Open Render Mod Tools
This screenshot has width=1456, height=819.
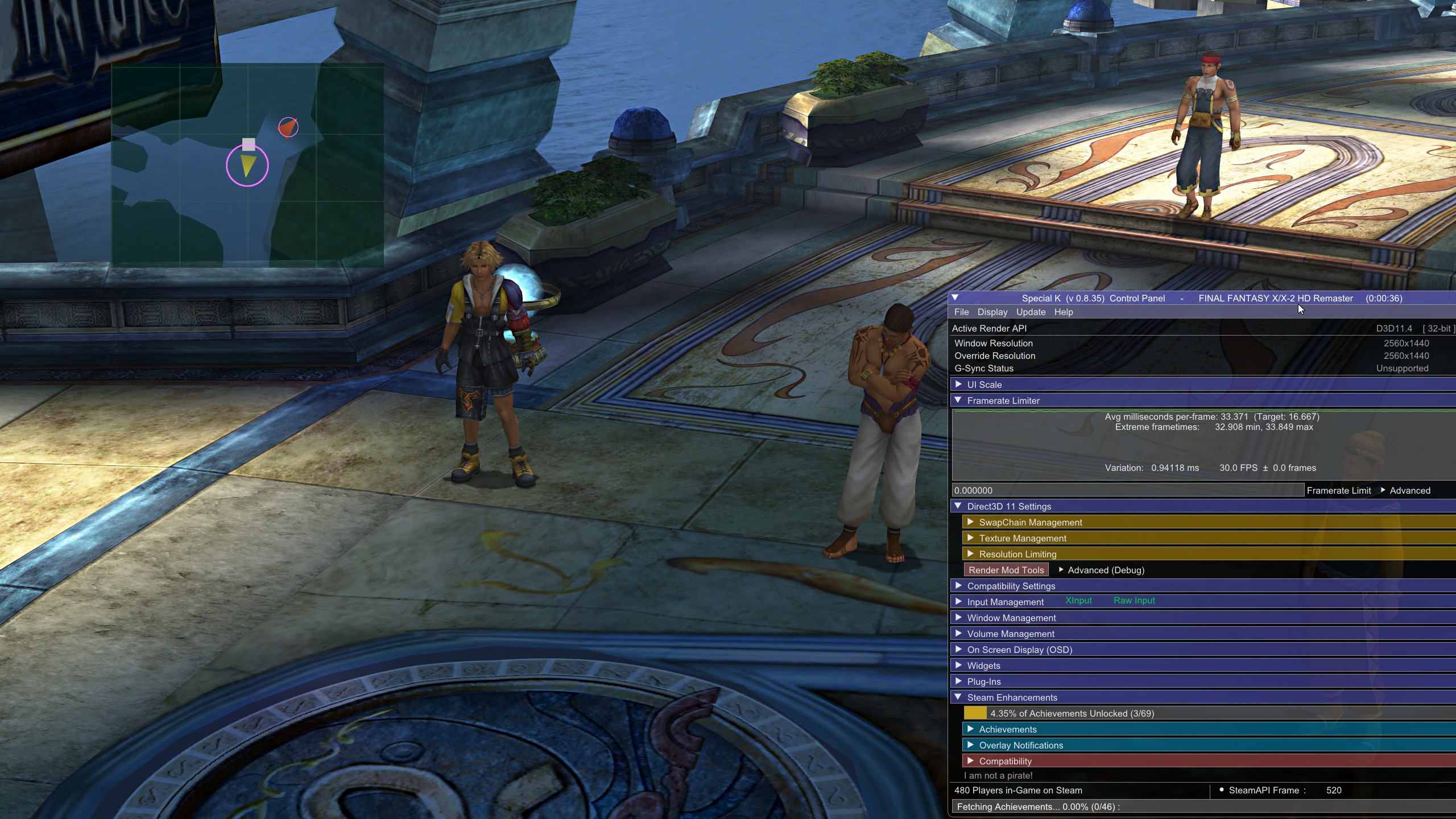[1006, 570]
